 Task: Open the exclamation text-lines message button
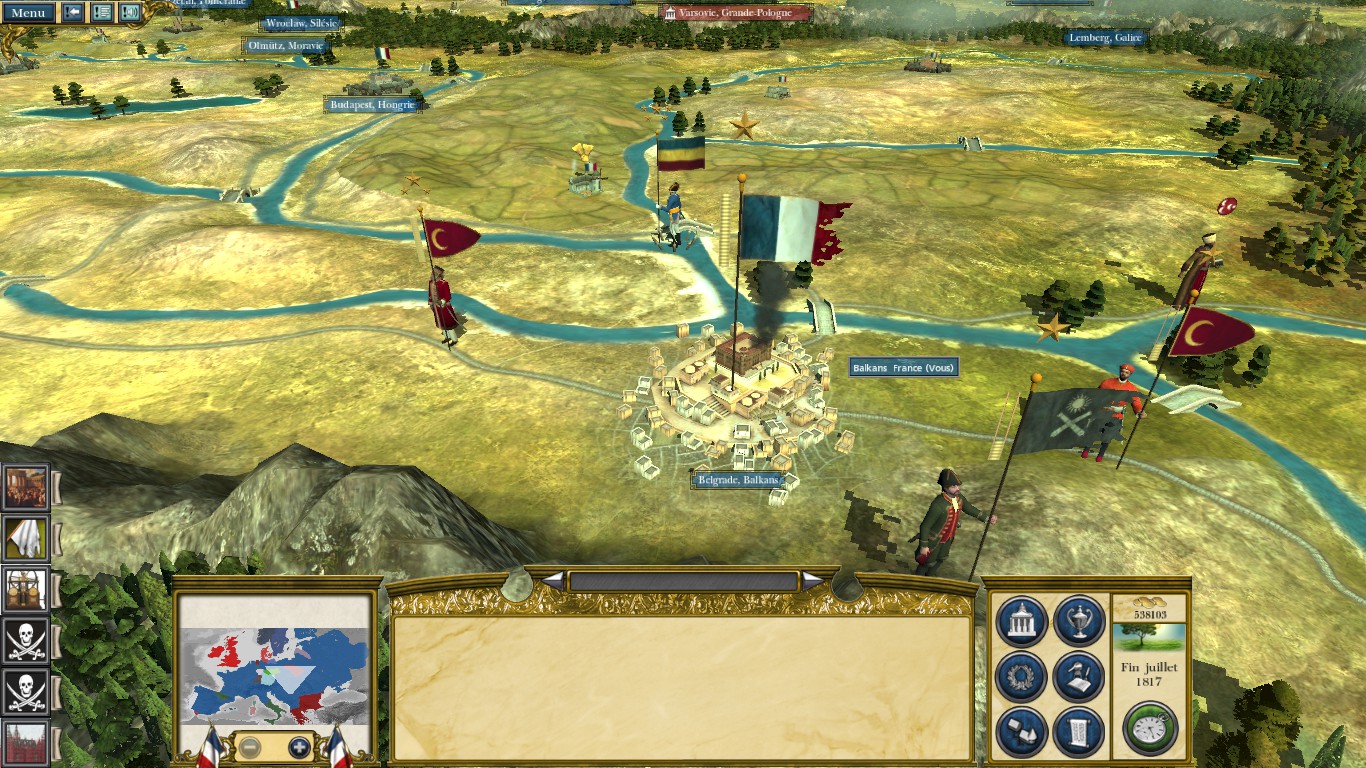(102, 12)
